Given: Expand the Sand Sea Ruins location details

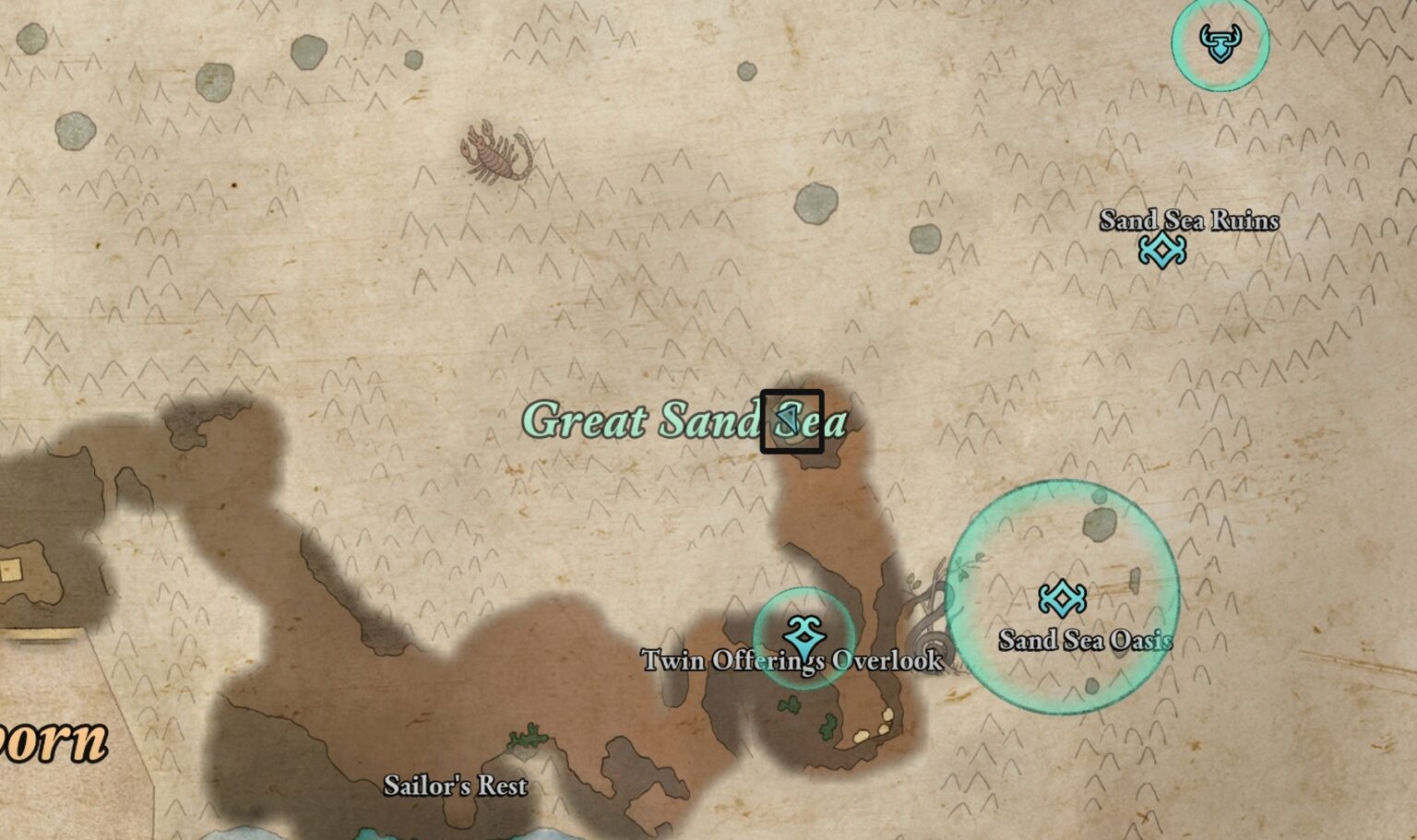Looking at the screenshot, I should pos(1189,221).
